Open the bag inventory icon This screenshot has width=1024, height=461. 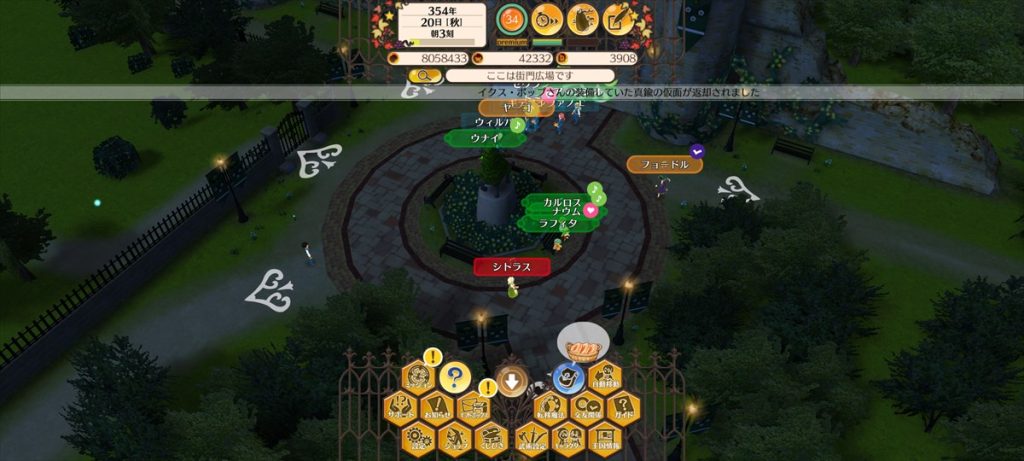point(583,18)
